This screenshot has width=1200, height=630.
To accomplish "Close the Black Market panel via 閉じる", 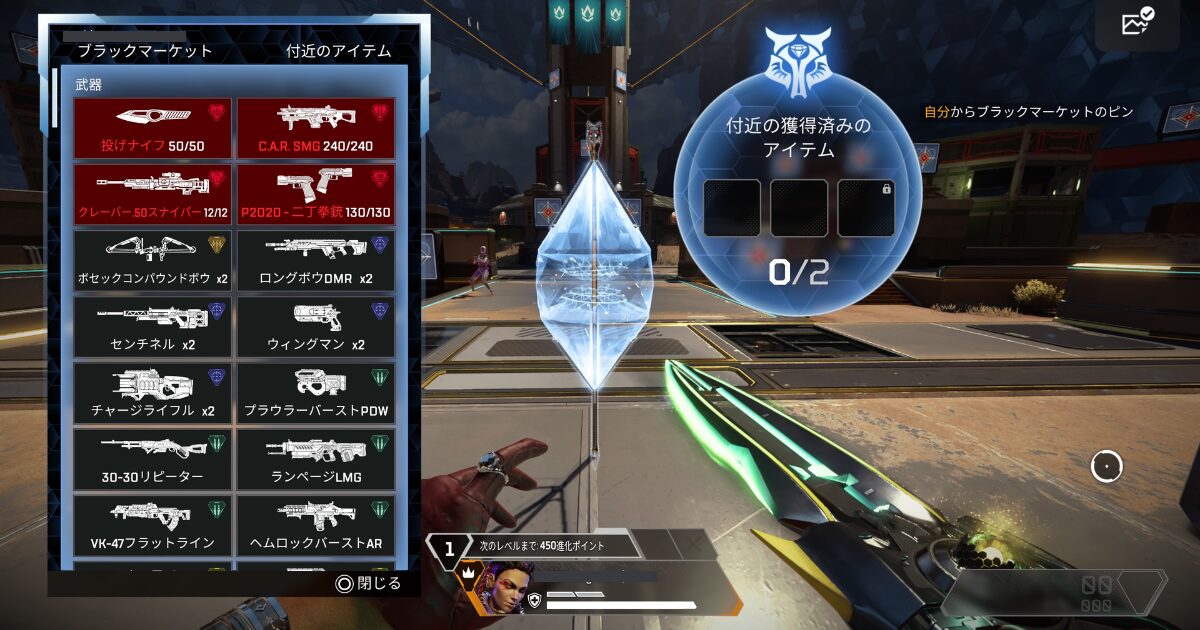I will point(369,583).
